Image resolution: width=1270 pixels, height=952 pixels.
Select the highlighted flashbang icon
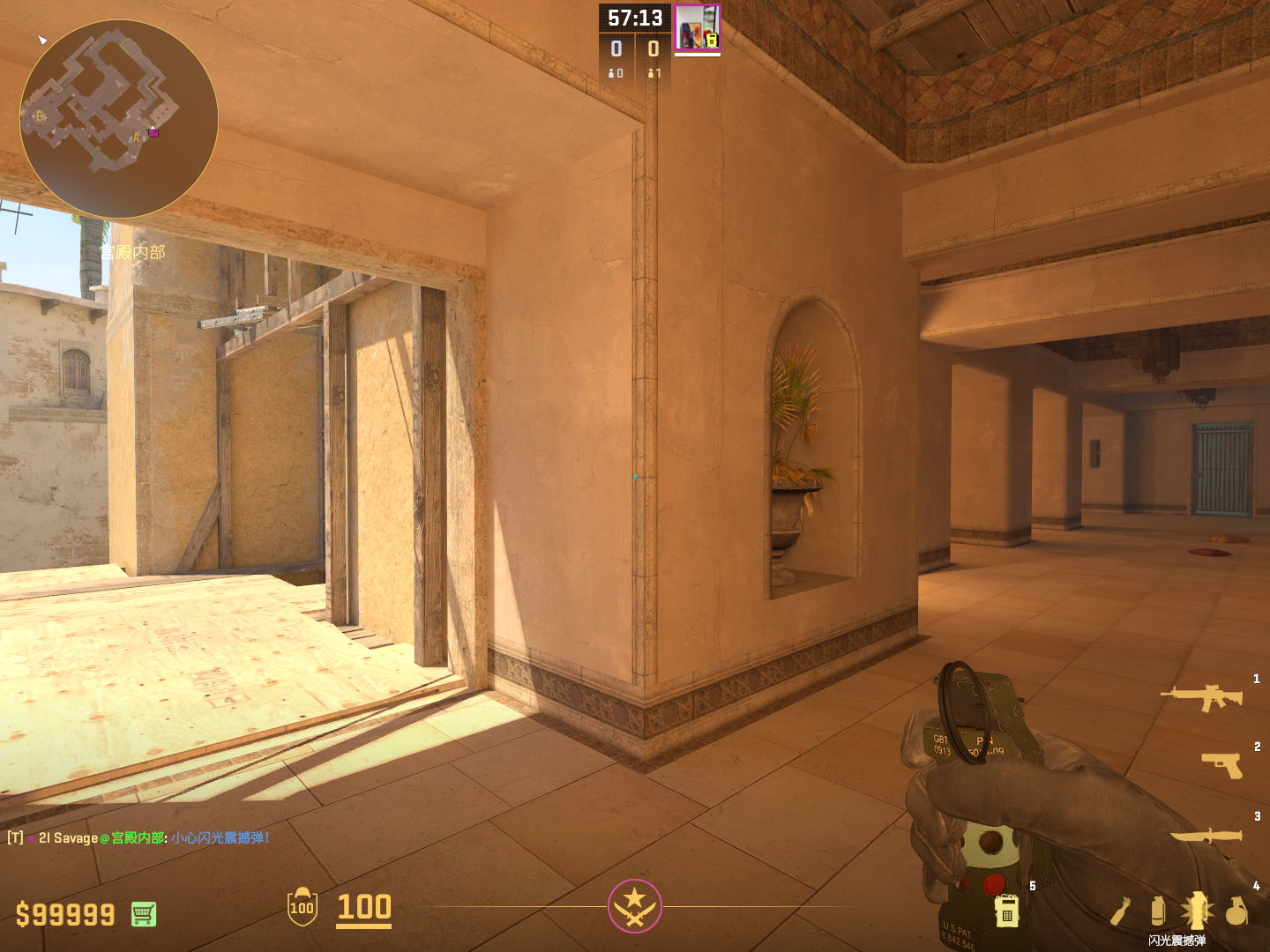pos(1198,911)
